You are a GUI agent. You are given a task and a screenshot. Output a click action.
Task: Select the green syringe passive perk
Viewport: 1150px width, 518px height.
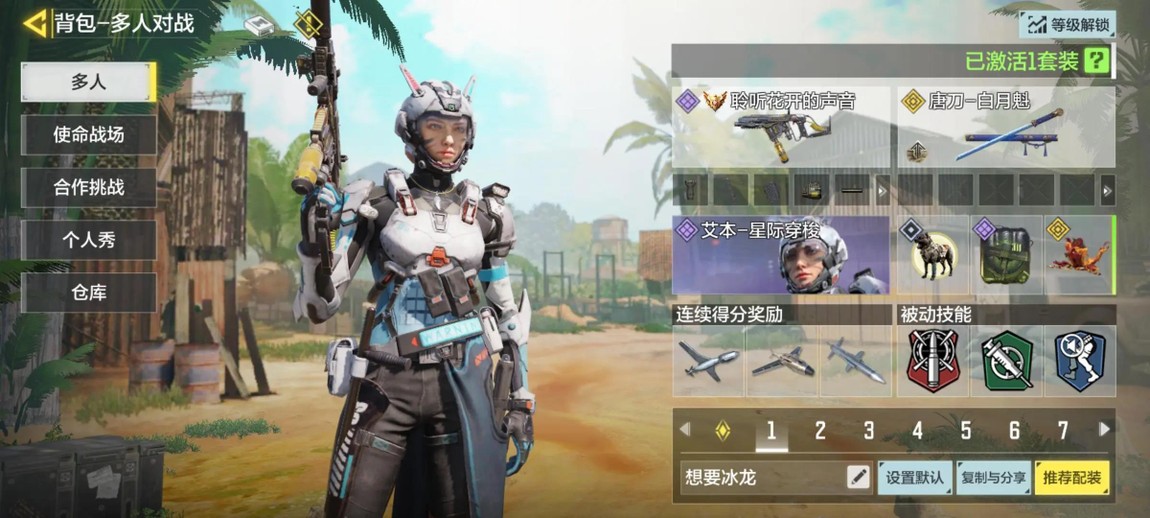[1007, 361]
